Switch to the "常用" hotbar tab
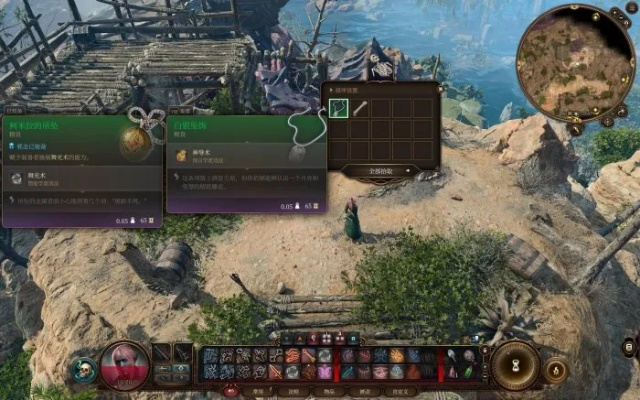Screen dimensions: 640x400 (258, 391)
